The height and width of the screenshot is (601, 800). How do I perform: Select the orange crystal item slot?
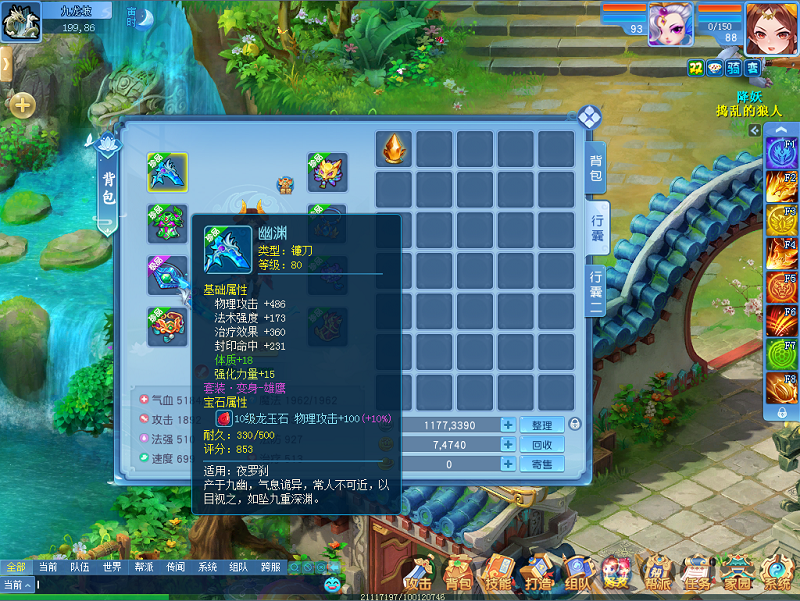pyautogui.click(x=394, y=149)
